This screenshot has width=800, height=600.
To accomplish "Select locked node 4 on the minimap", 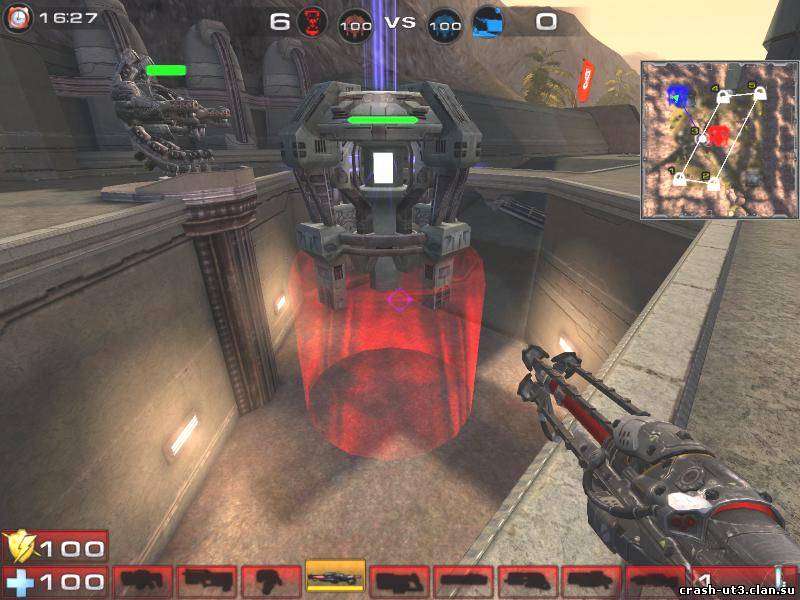I will (724, 96).
